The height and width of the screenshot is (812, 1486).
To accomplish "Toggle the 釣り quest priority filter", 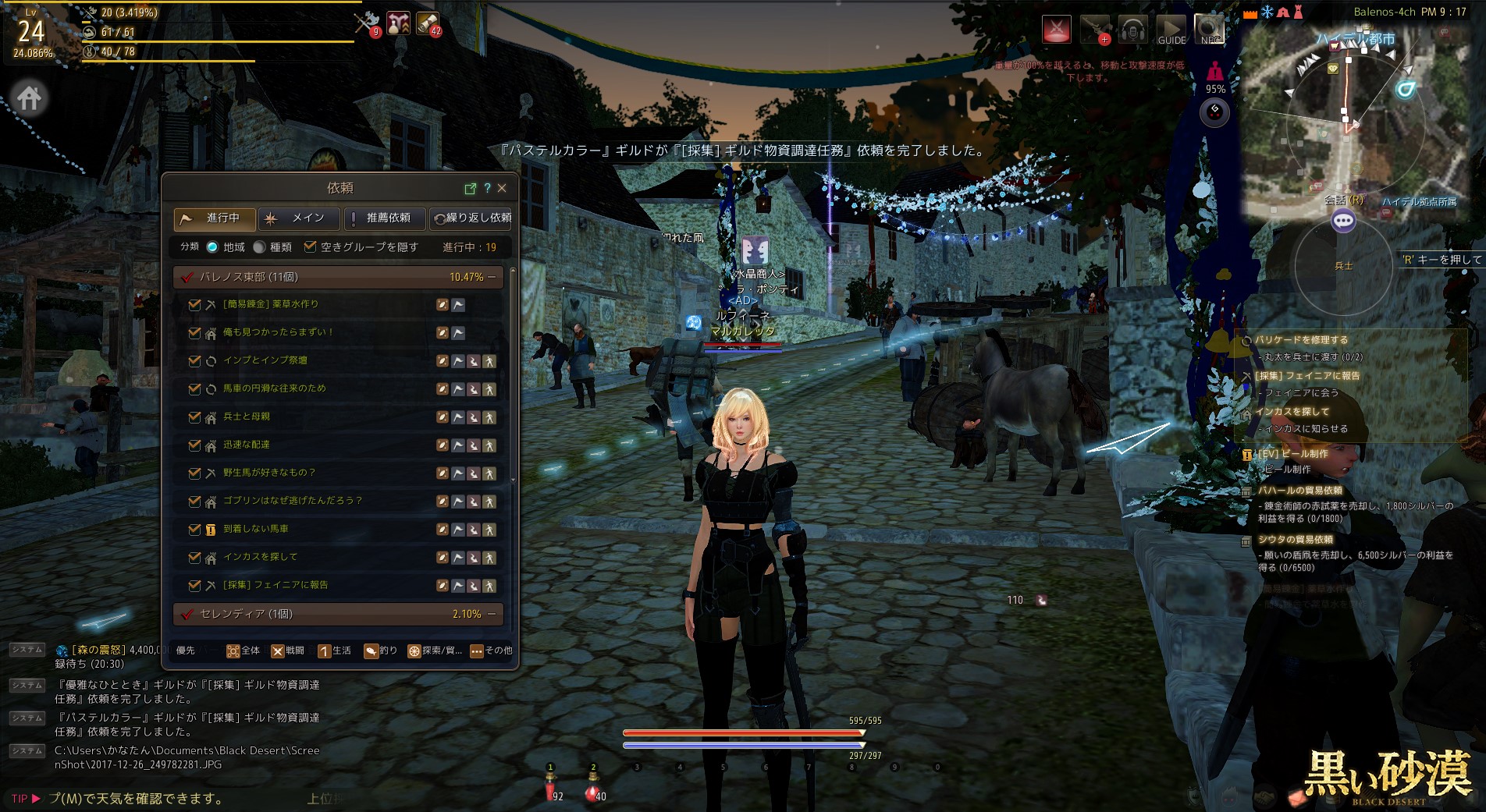I will pyautogui.click(x=380, y=651).
